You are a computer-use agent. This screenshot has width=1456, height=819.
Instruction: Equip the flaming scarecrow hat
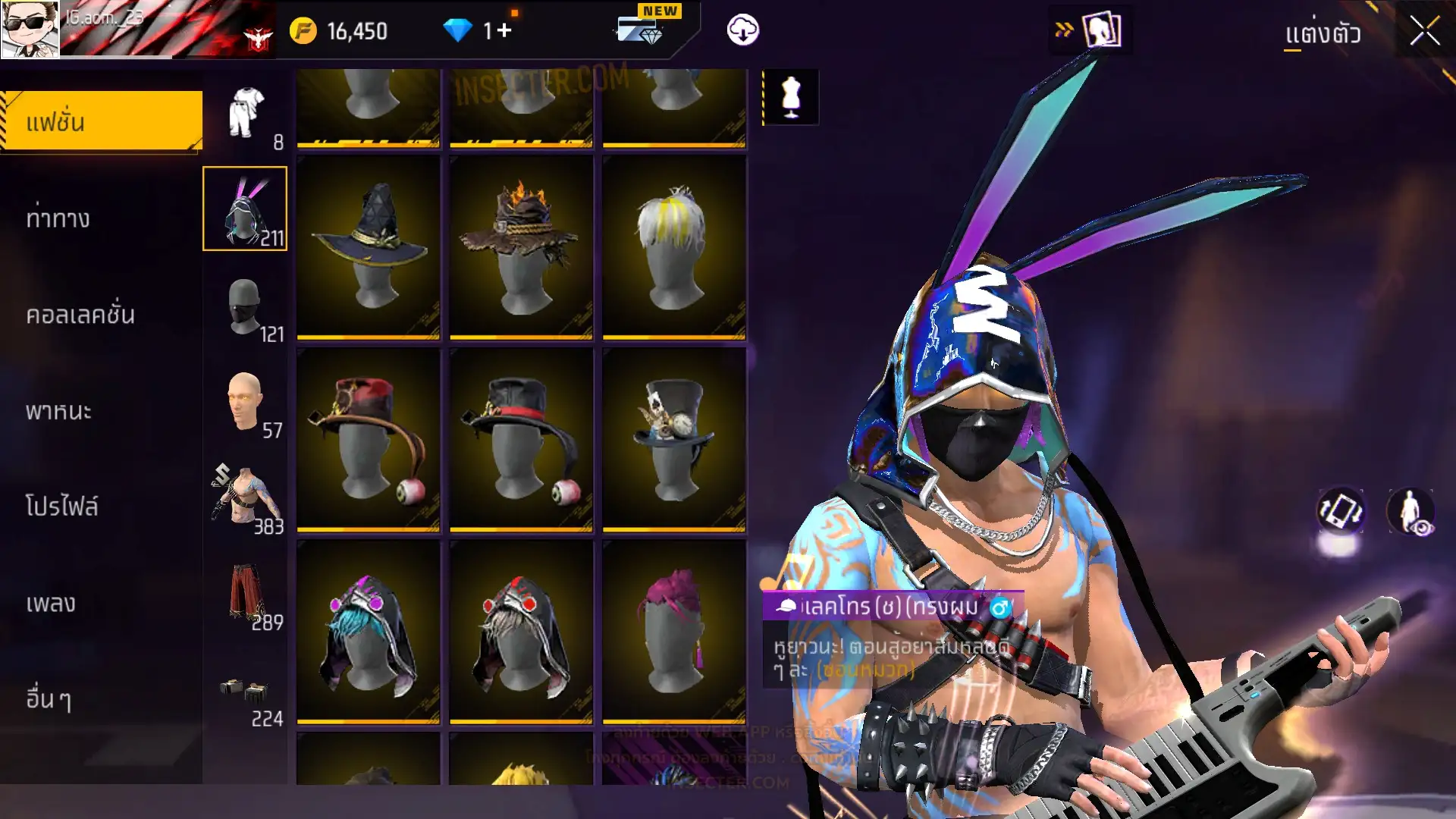point(522,246)
